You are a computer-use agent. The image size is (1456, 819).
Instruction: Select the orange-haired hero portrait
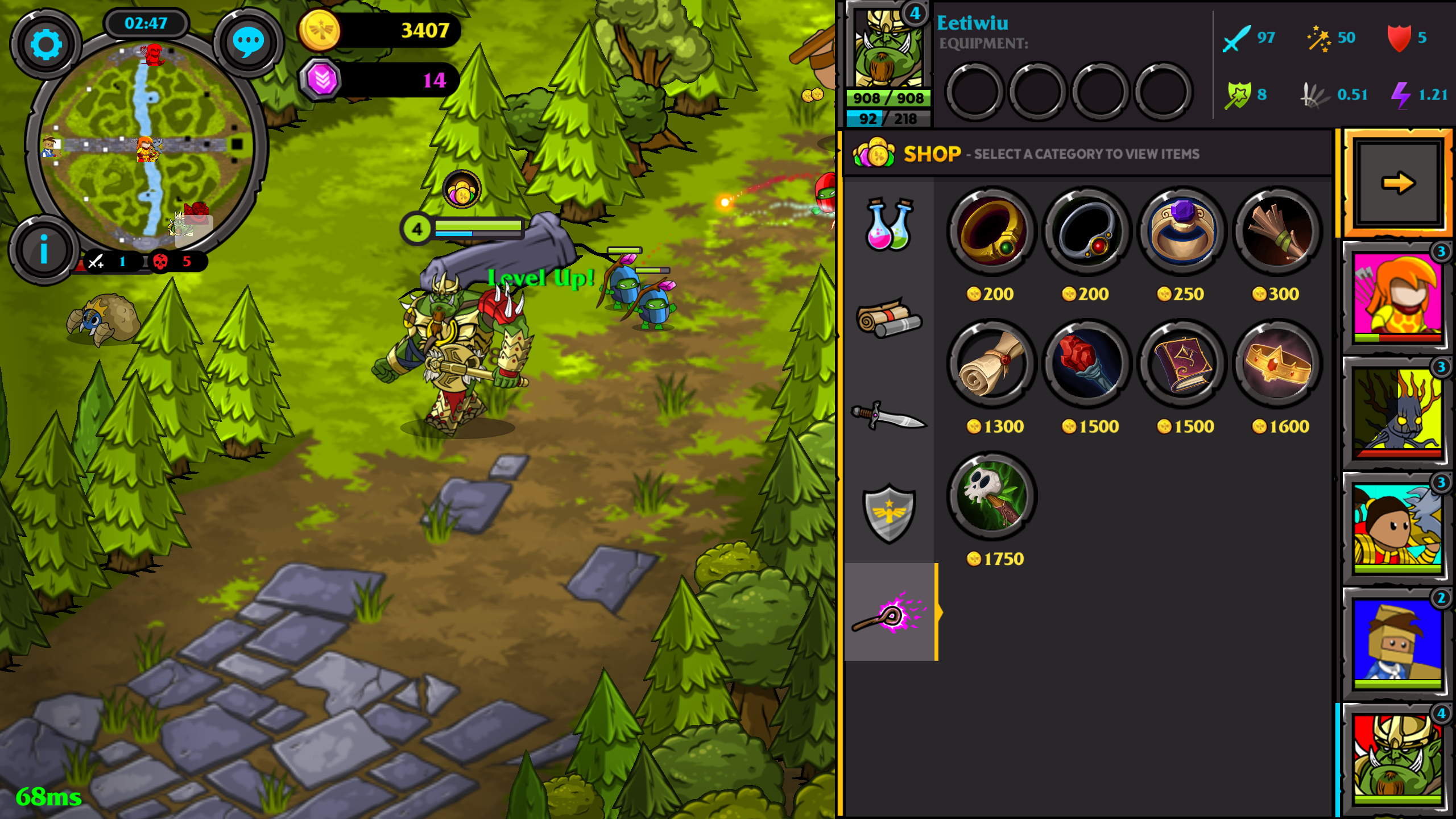click(x=1397, y=296)
